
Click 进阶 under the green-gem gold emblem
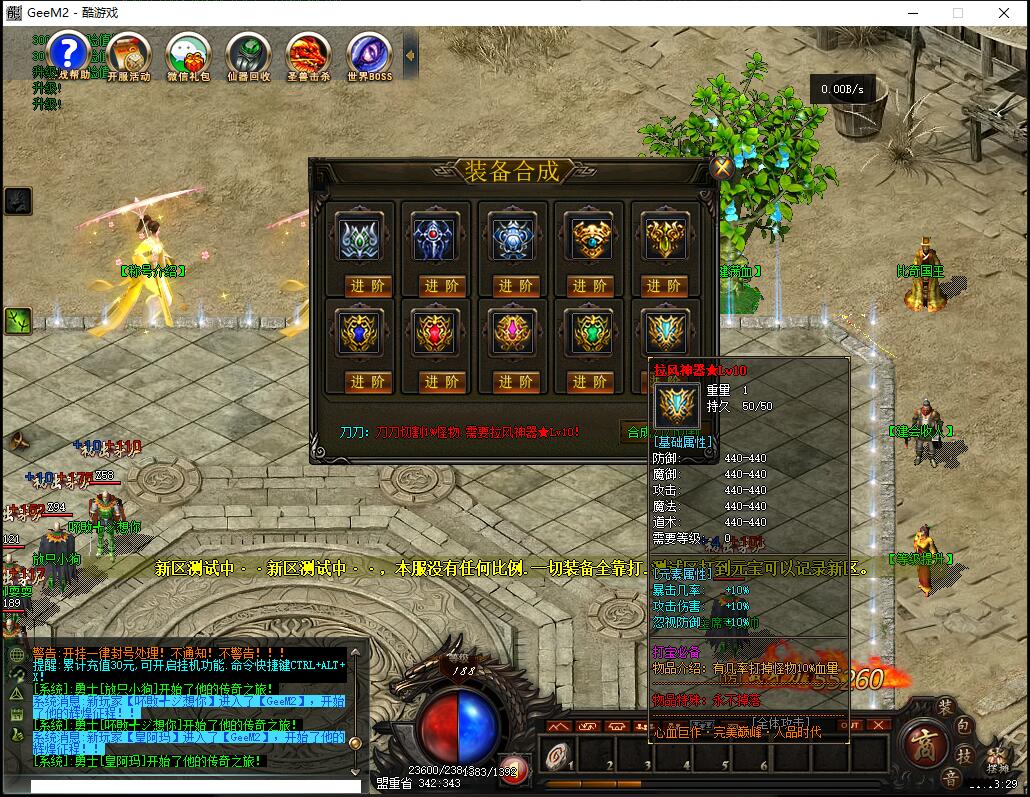pos(591,381)
